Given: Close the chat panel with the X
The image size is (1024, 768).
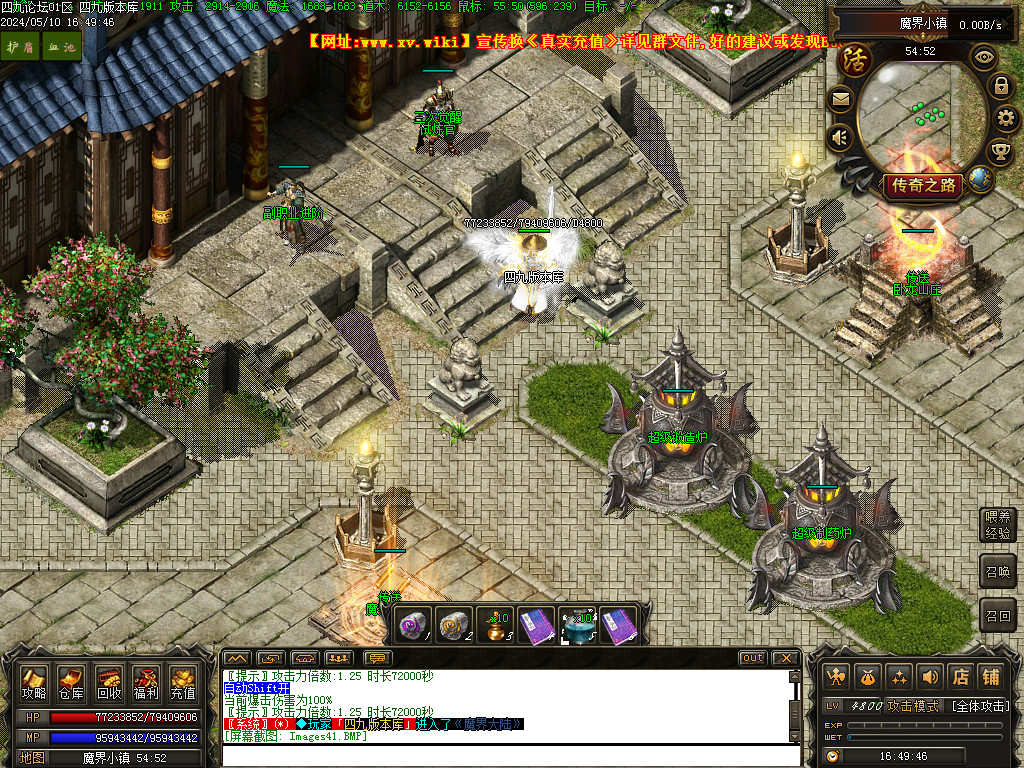Looking at the screenshot, I should click(785, 658).
